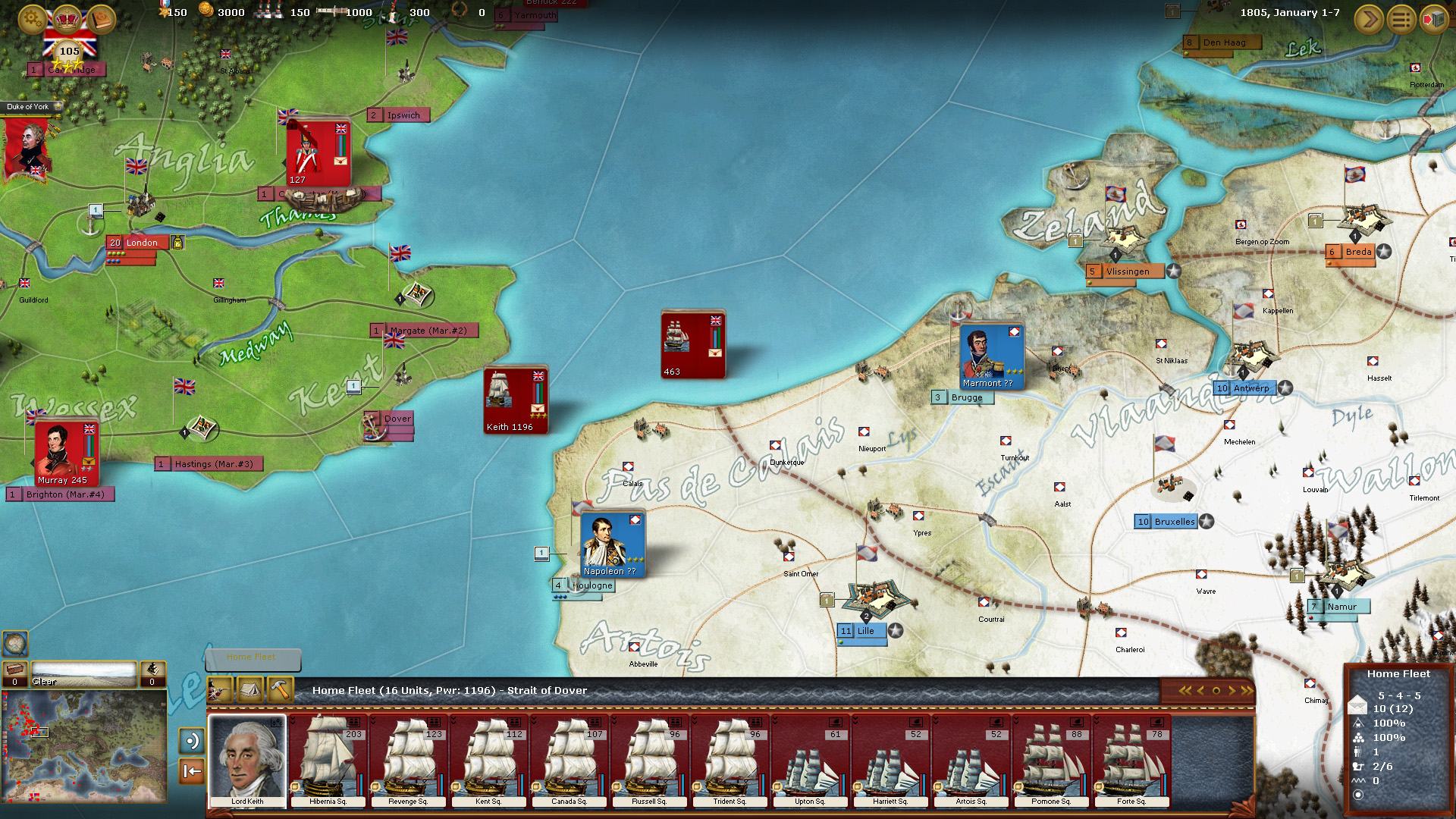Pick the Canada Sq. unit card
The height and width of the screenshot is (819, 1456).
pos(569,760)
